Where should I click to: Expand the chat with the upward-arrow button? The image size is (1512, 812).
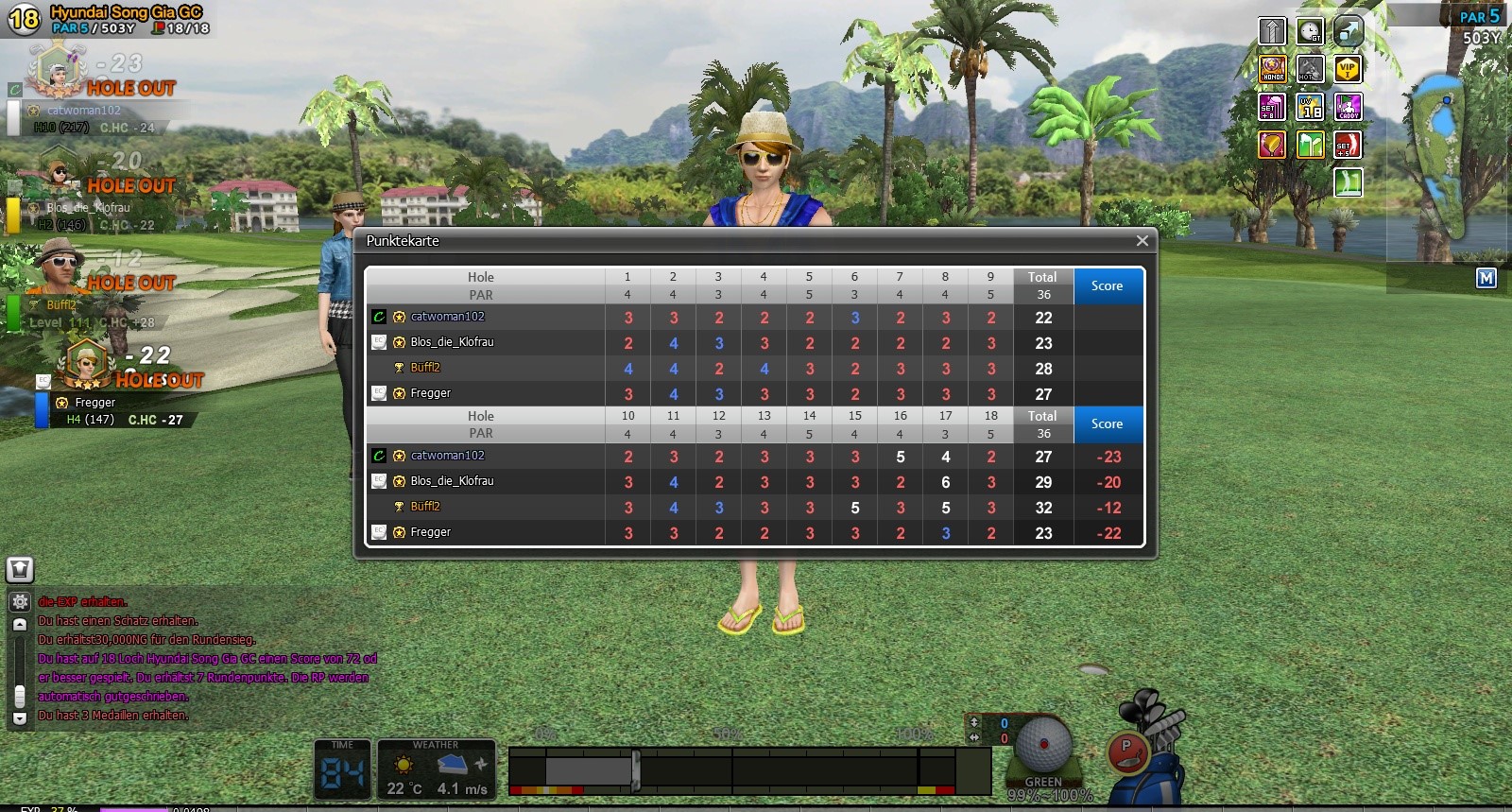coord(20,569)
